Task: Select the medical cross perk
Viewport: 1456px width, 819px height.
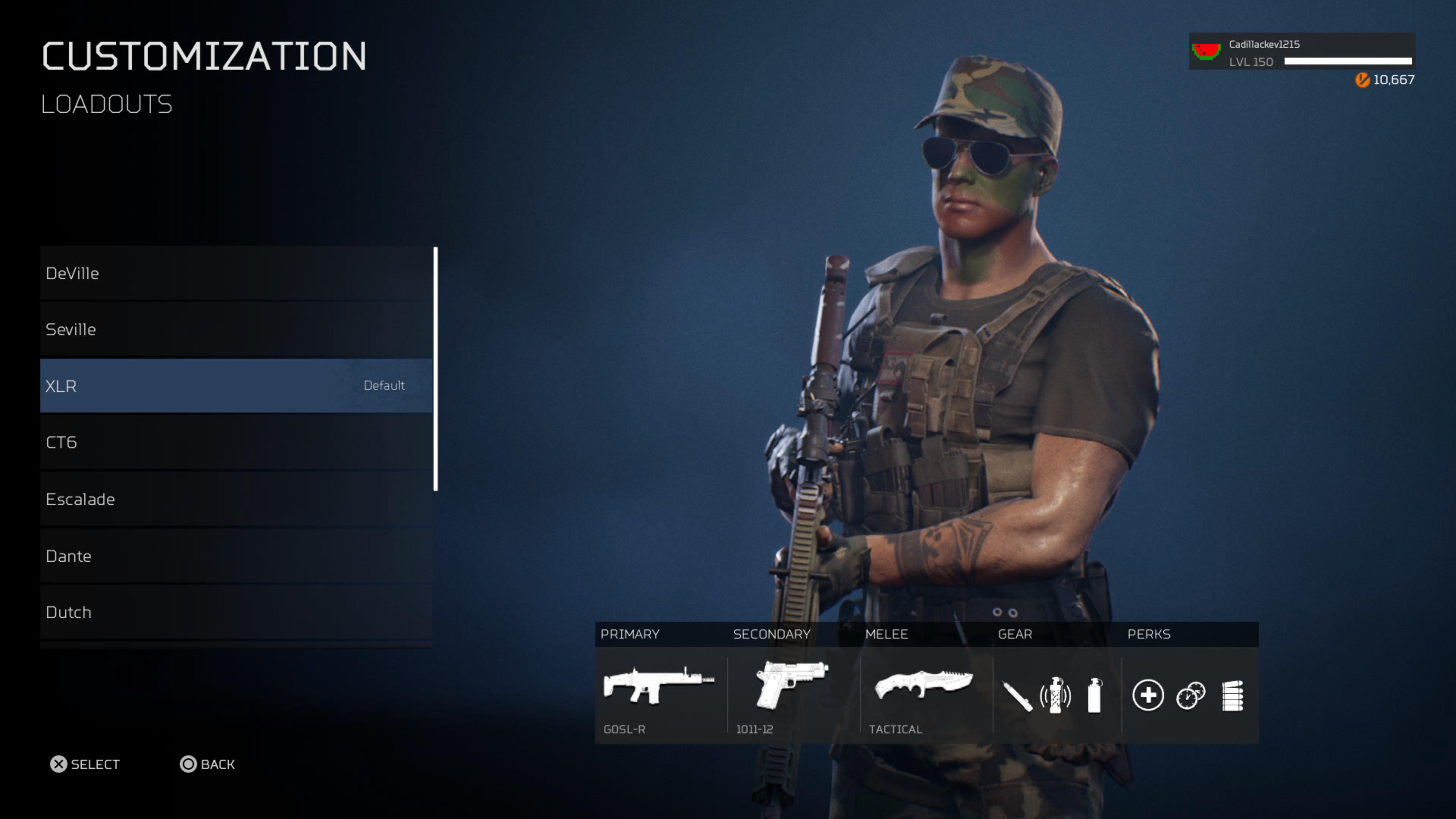Action: coord(1148,695)
